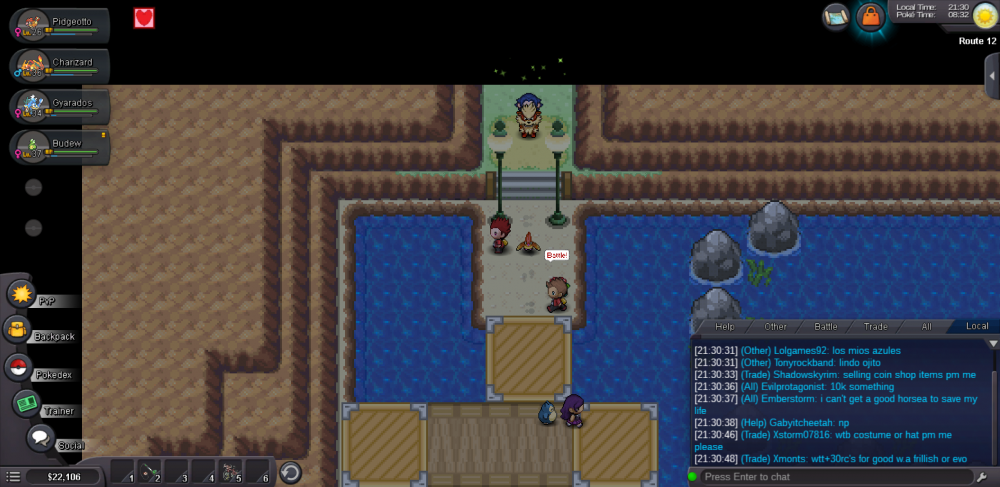This screenshot has width=1000, height=487.
Task: Open the PvP menu
Action: pos(22,294)
